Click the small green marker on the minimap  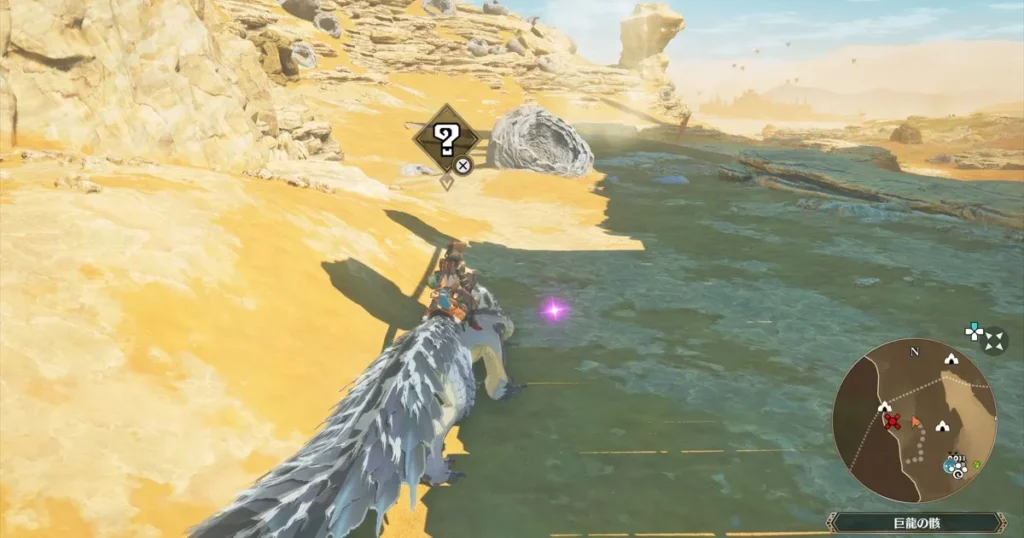click(977, 463)
